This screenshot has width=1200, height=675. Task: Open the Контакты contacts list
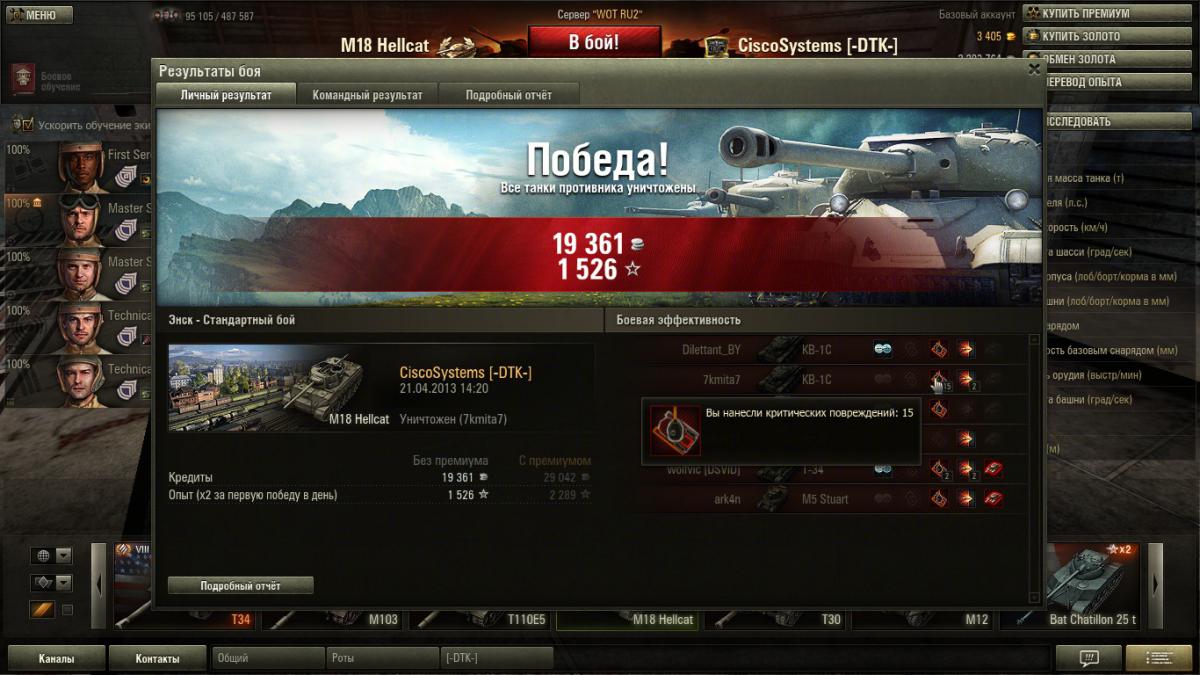157,658
